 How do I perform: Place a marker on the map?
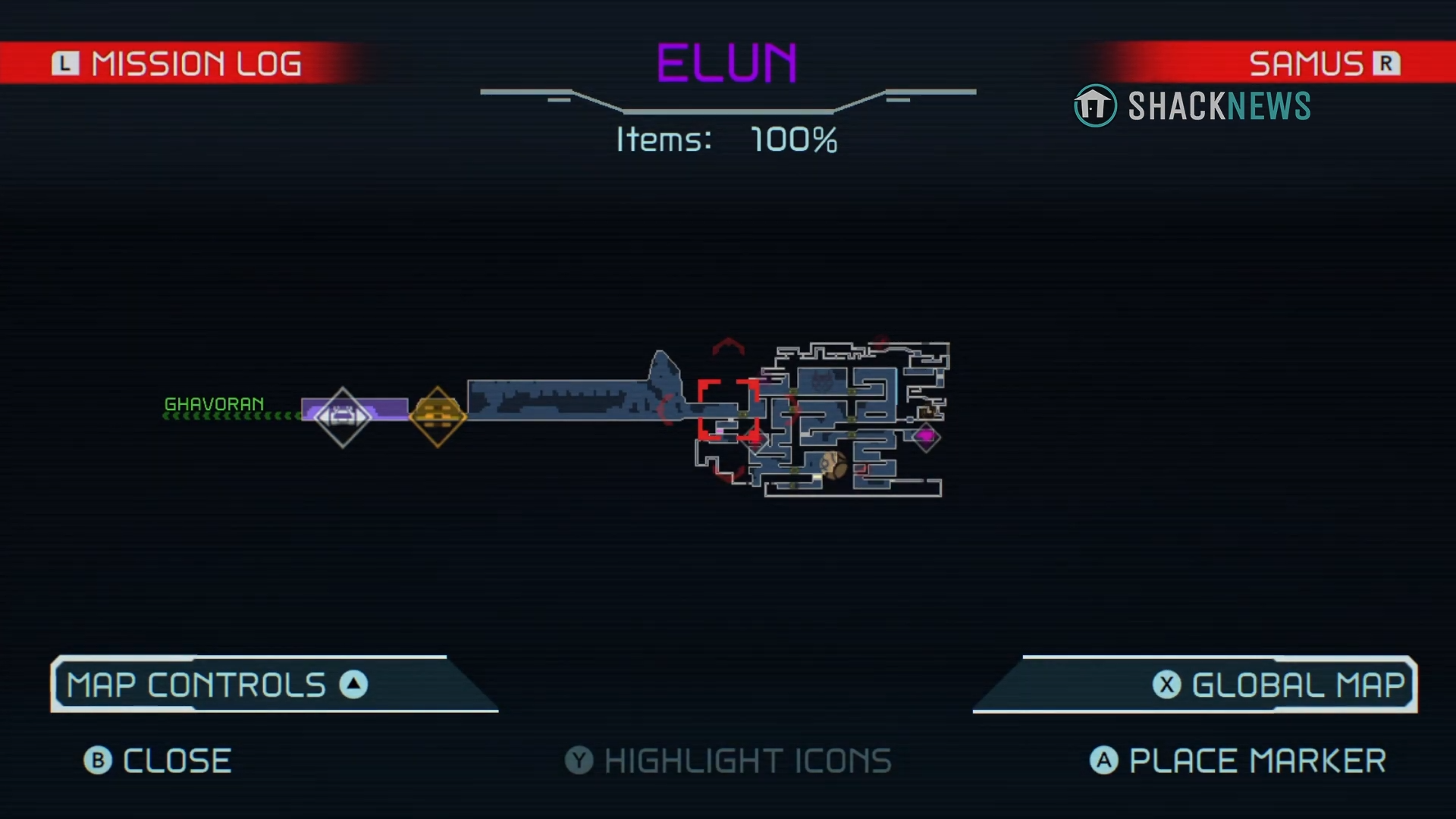[1238, 761]
